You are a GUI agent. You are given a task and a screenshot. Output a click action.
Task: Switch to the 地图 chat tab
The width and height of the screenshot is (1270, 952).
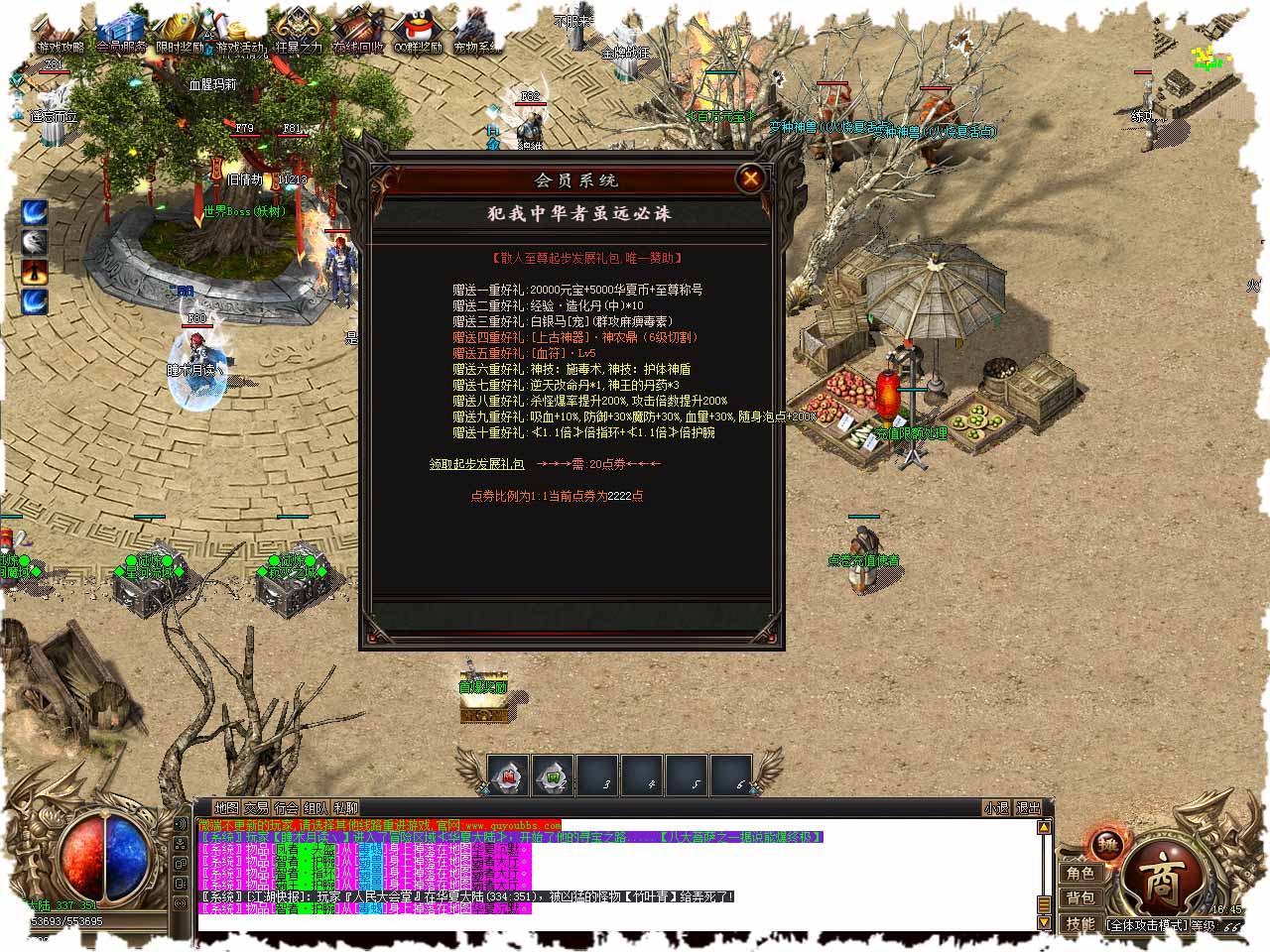point(227,808)
